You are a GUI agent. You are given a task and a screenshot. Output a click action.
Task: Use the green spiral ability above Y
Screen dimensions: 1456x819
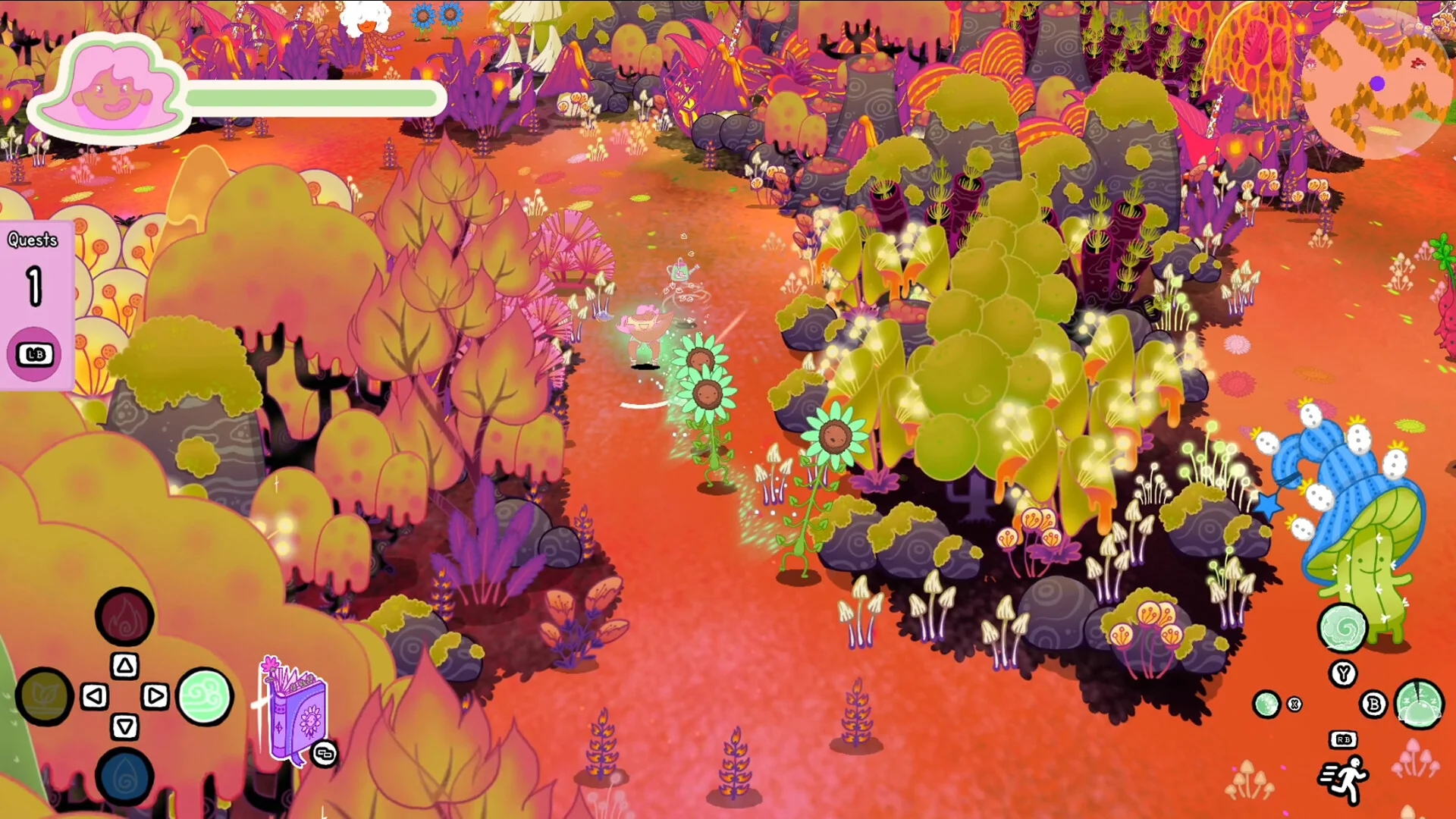pyautogui.click(x=1342, y=628)
